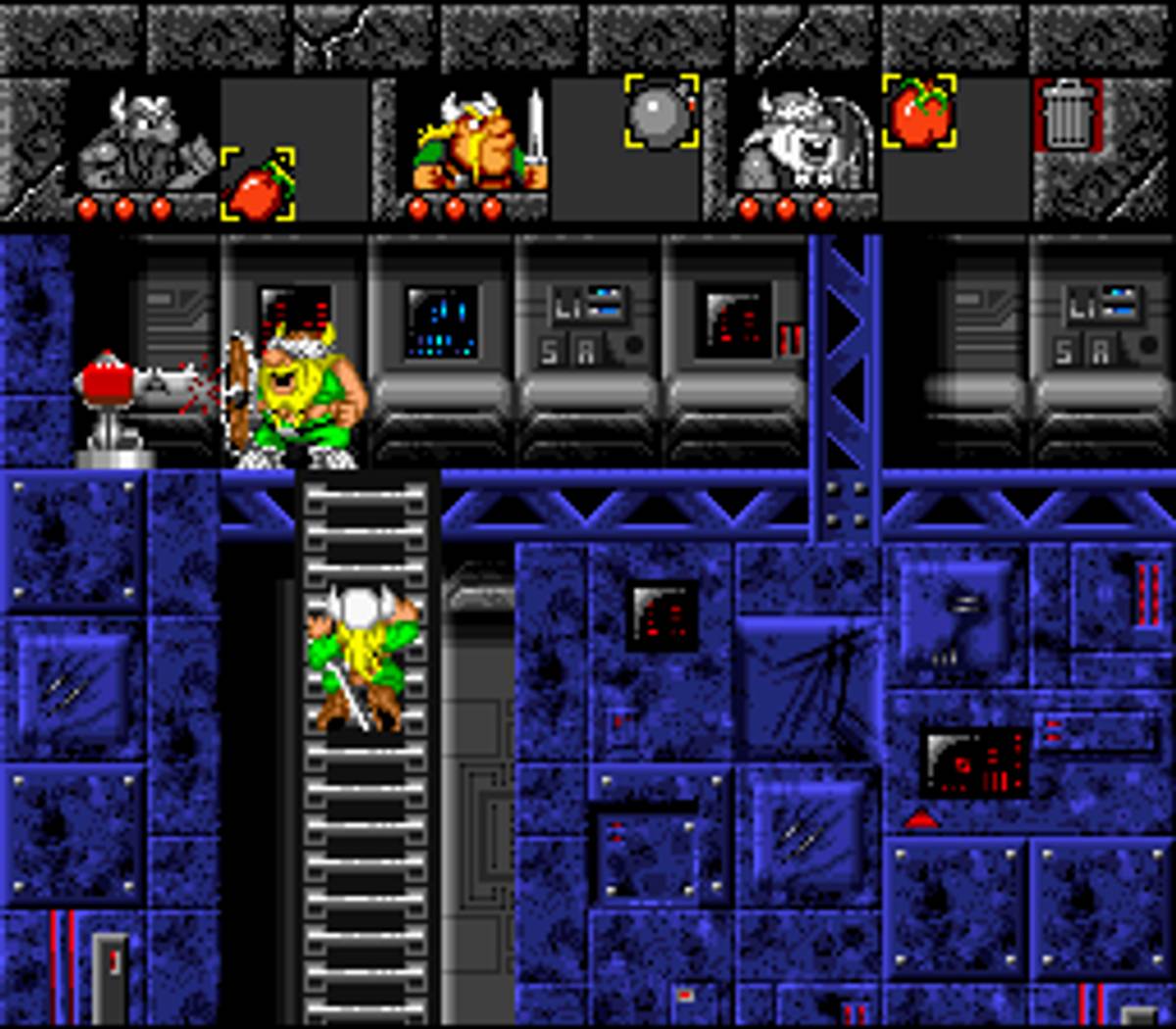Select Baleog's colored portrait with sword
The width and height of the screenshot is (1176, 1029).
478,140
